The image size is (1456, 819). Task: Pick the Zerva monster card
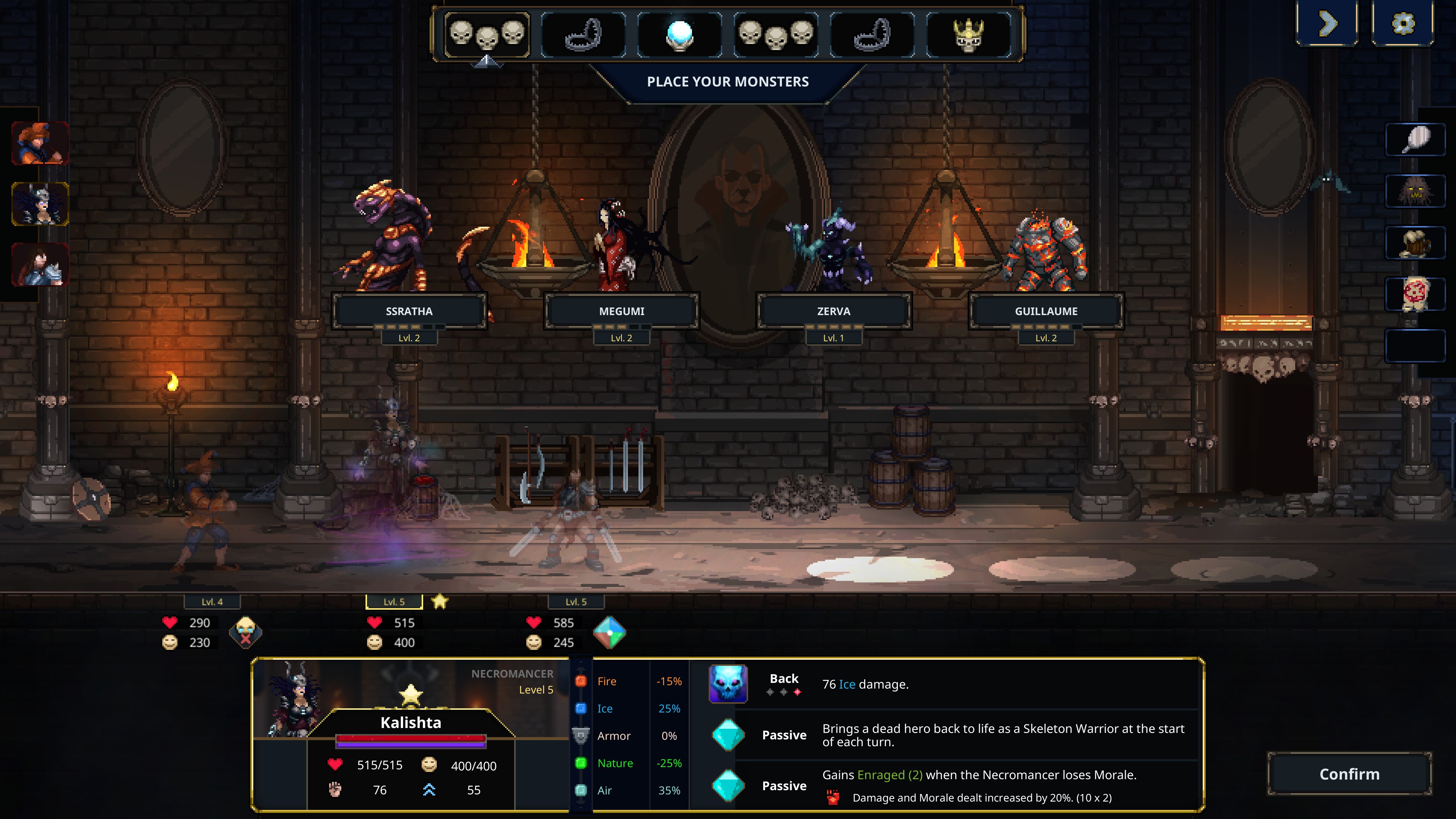[833, 311]
